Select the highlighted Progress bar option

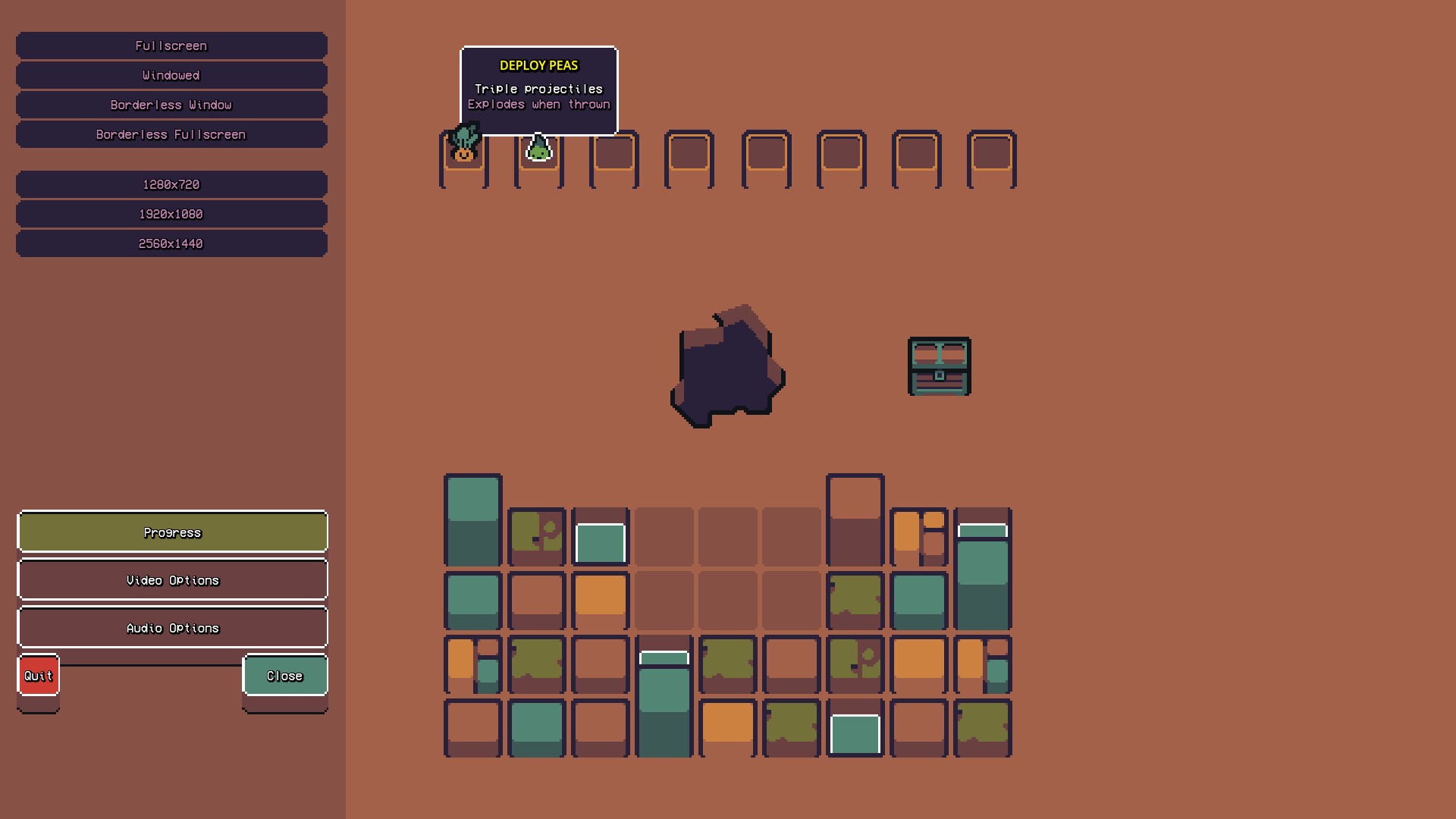point(172,532)
